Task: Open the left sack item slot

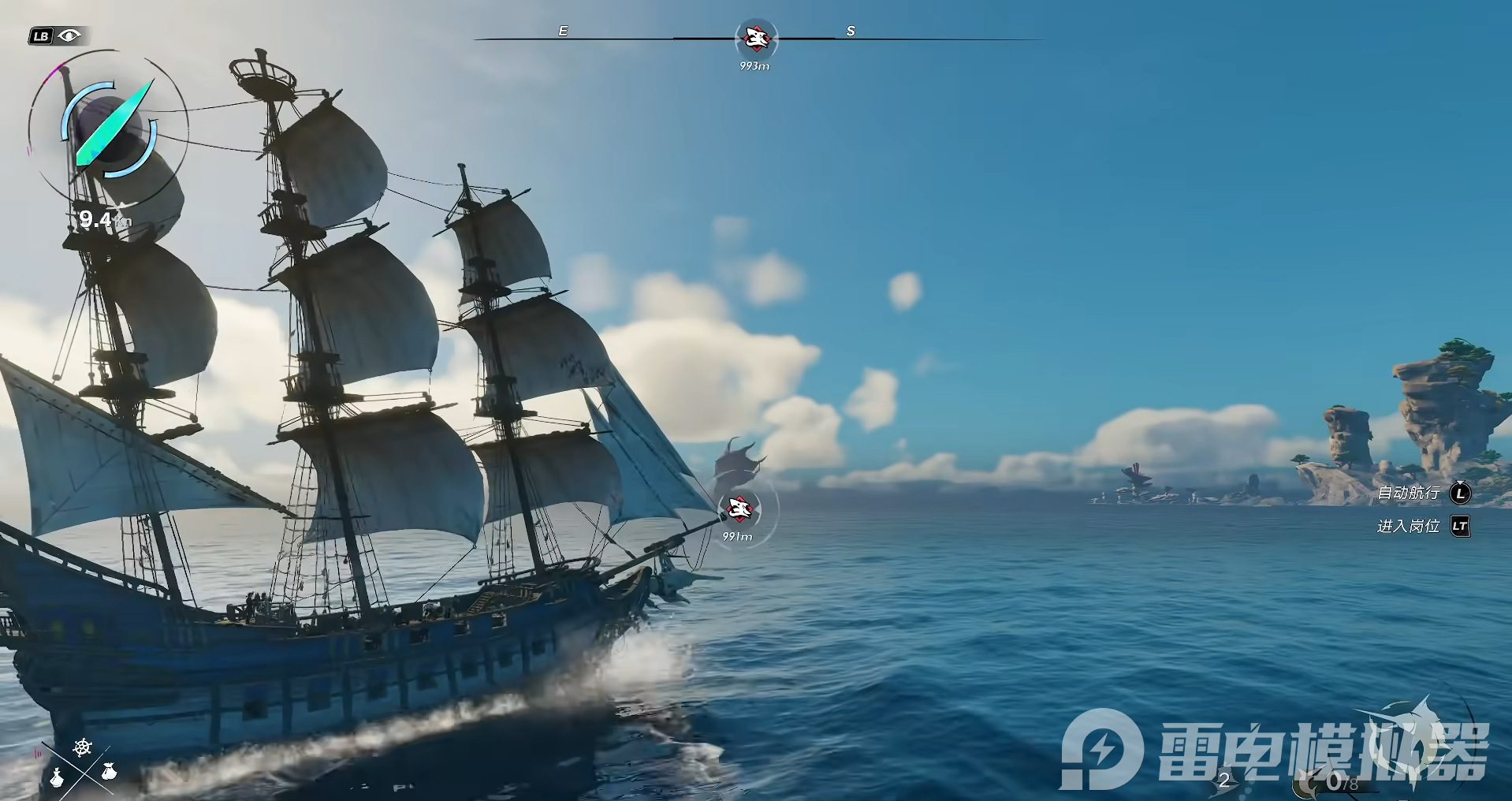Action: coord(57,777)
